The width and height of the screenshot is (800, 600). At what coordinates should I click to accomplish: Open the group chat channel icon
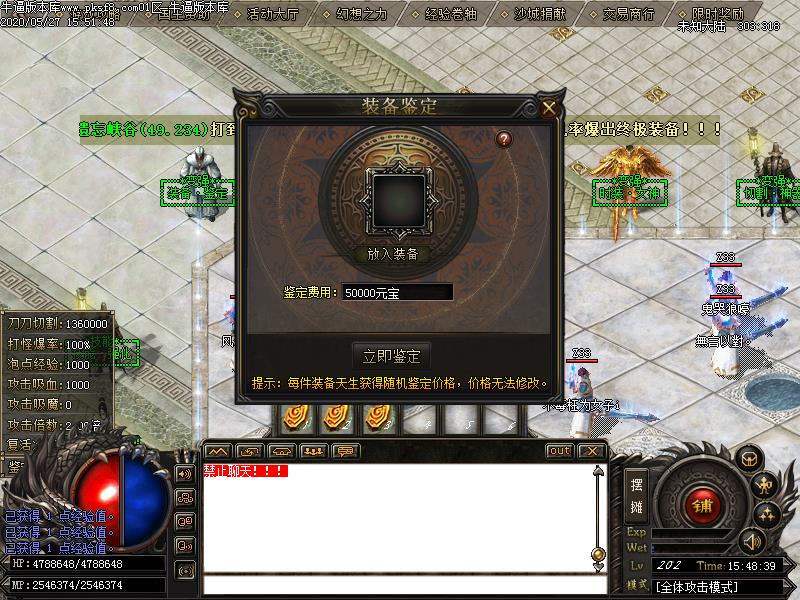[186, 497]
